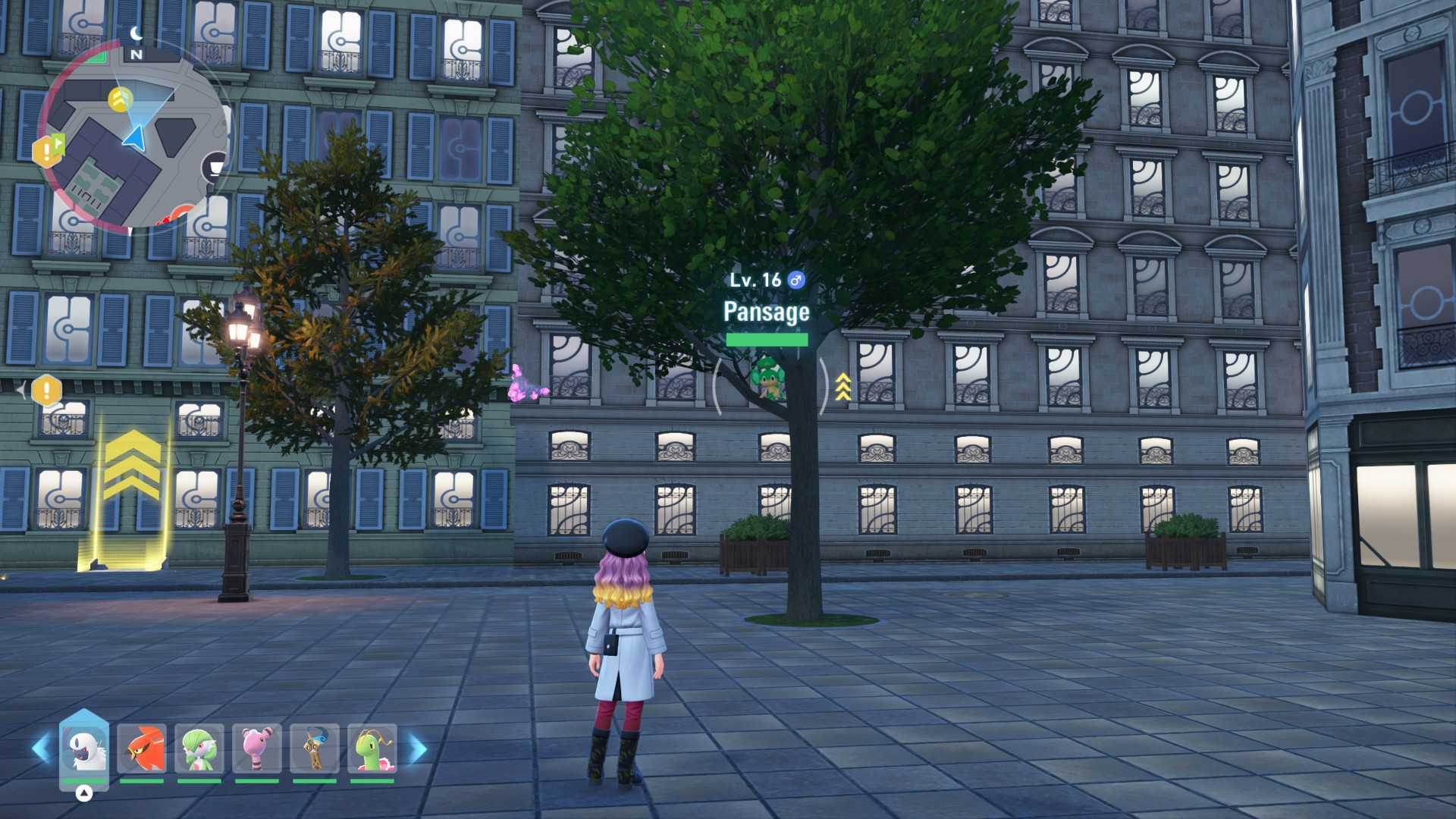Switch to Talonflame party slot

[x=142, y=748]
